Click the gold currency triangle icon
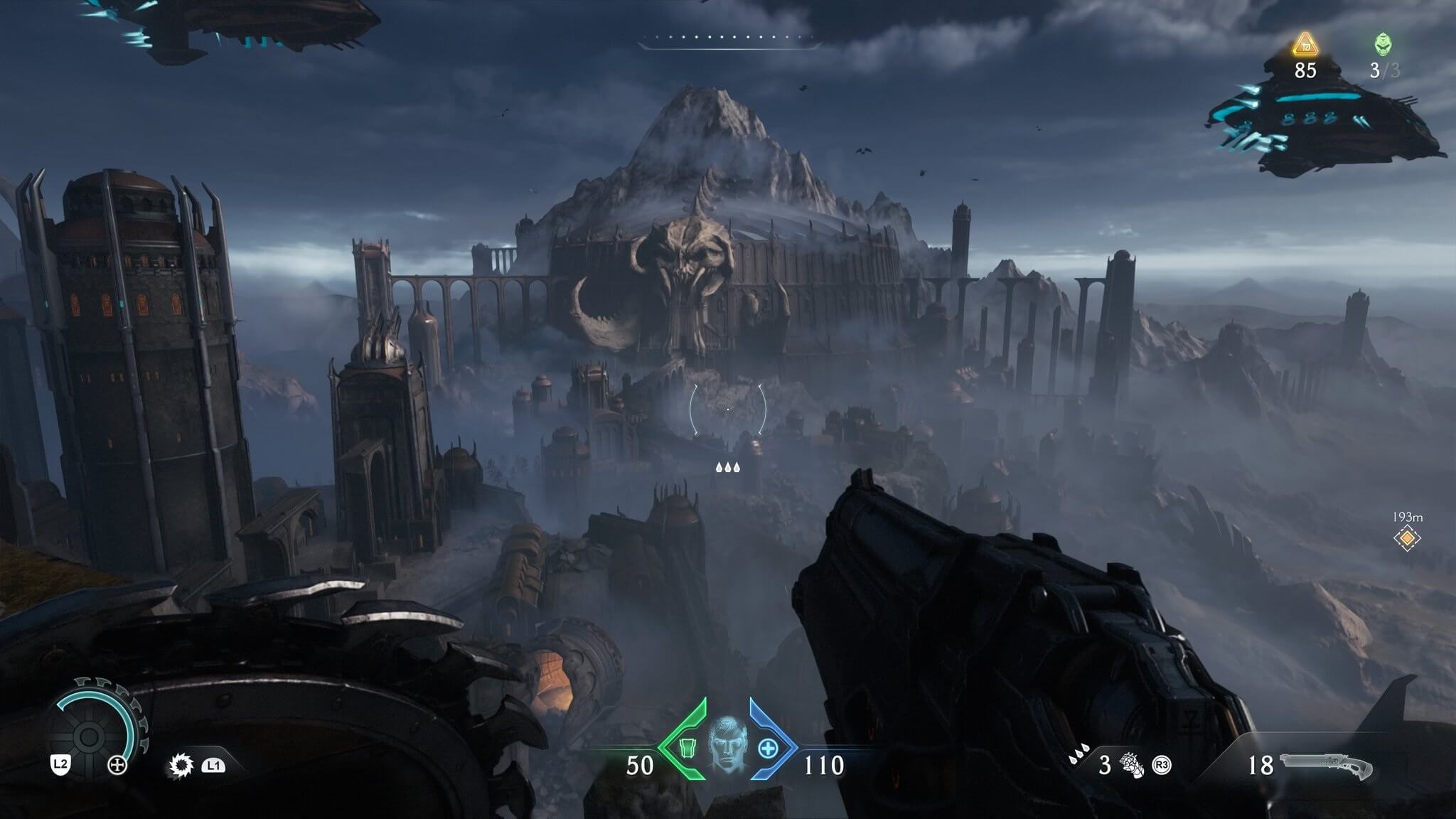 click(1305, 45)
